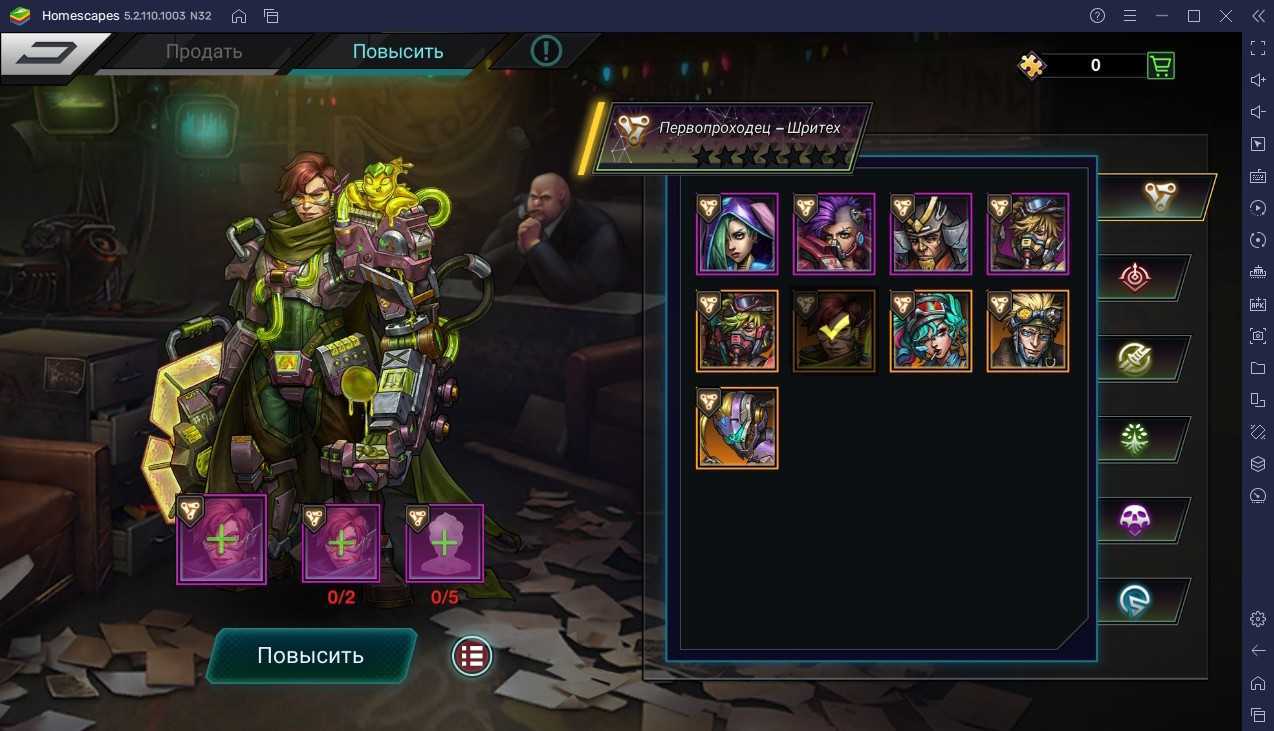Screen dimensions: 1274x731
Task: Select the blond goggles hero in purple frame
Action: click(1028, 234)
